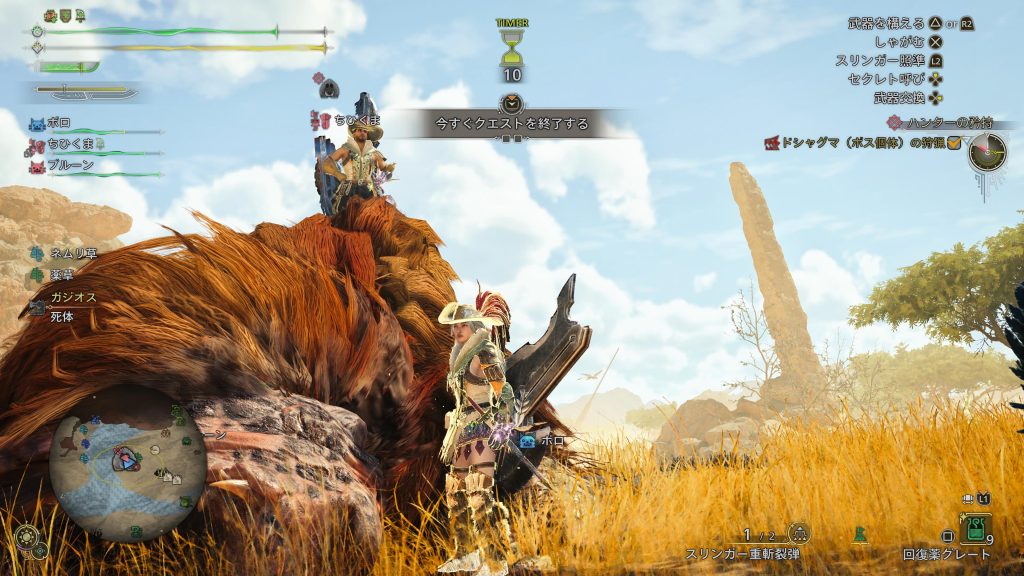Click the ハンターの矜持 quest title banner
Viewport: 1024px width, 576px height.
926,122
